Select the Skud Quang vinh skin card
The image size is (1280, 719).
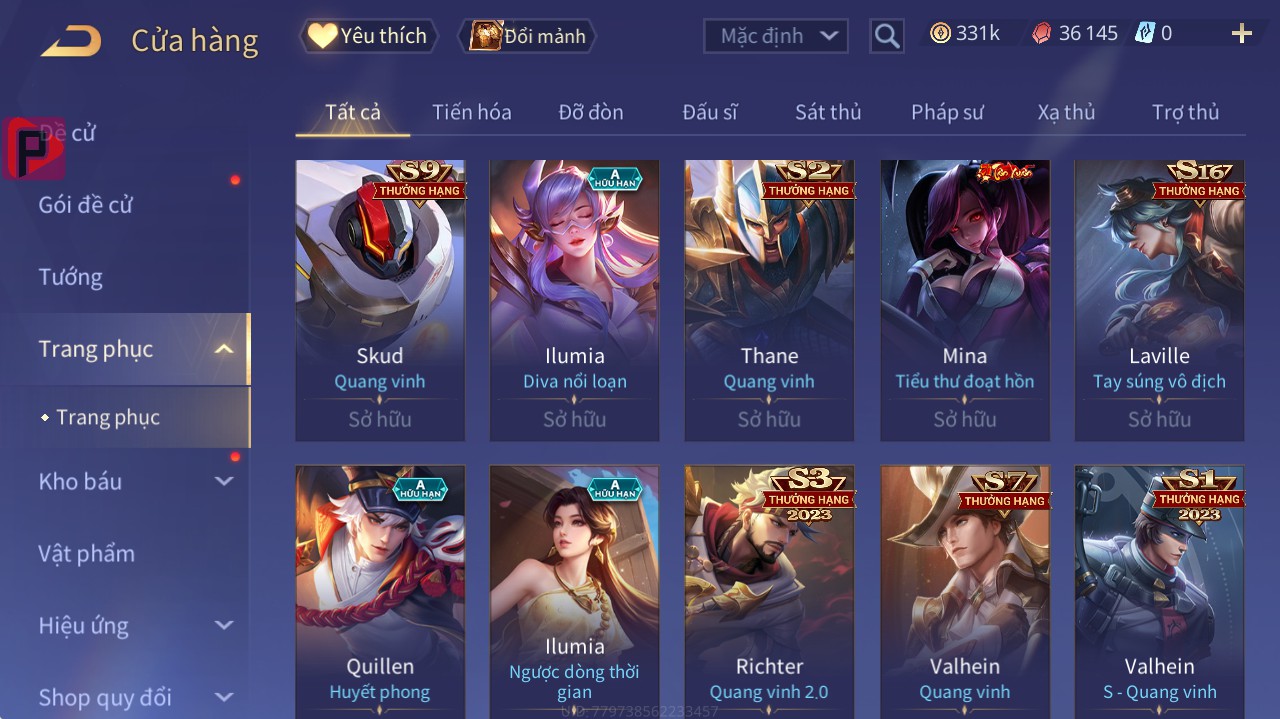coord(380,300)
